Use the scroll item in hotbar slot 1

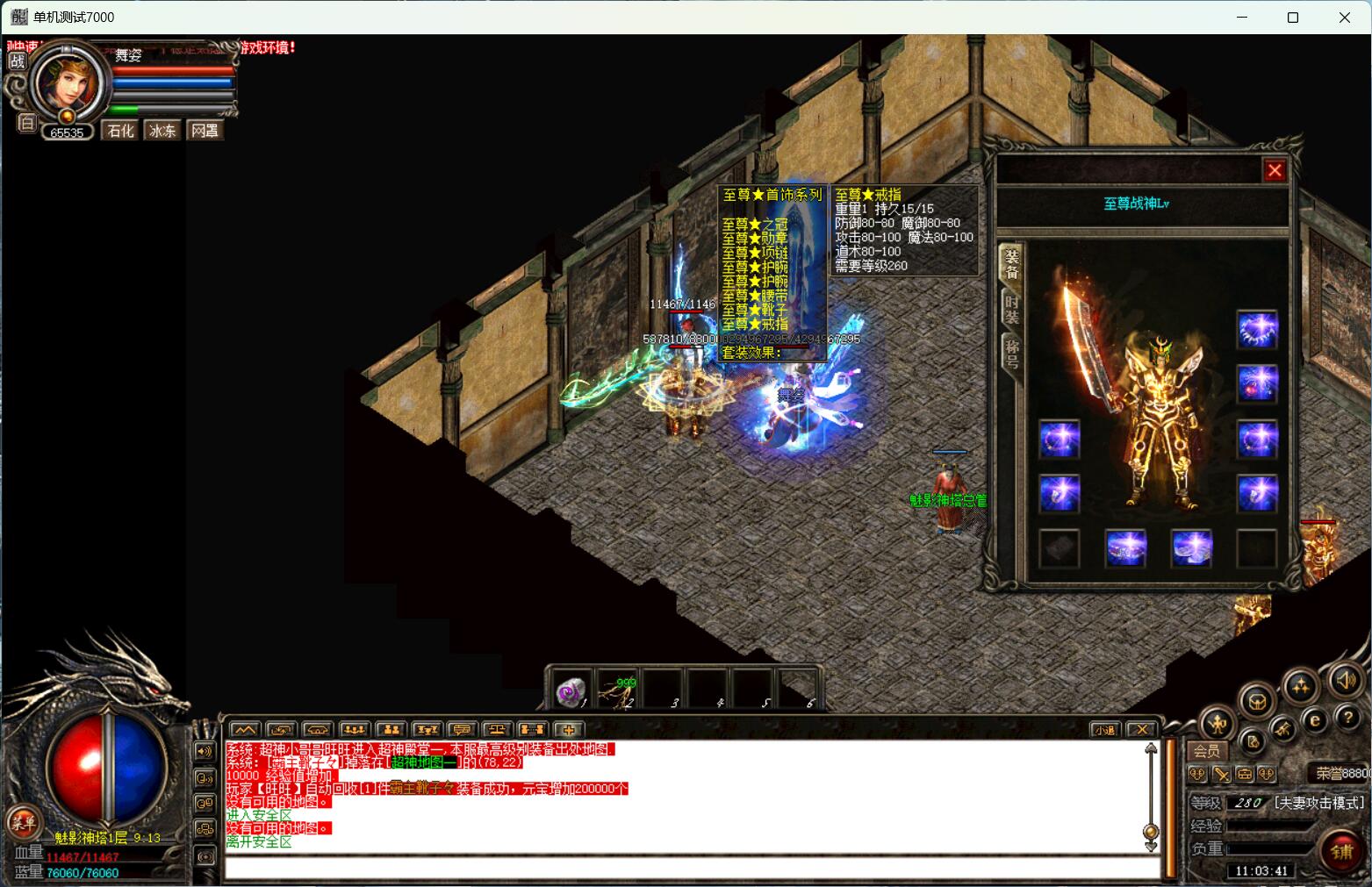pyautogui.click(x=573, y=690)
